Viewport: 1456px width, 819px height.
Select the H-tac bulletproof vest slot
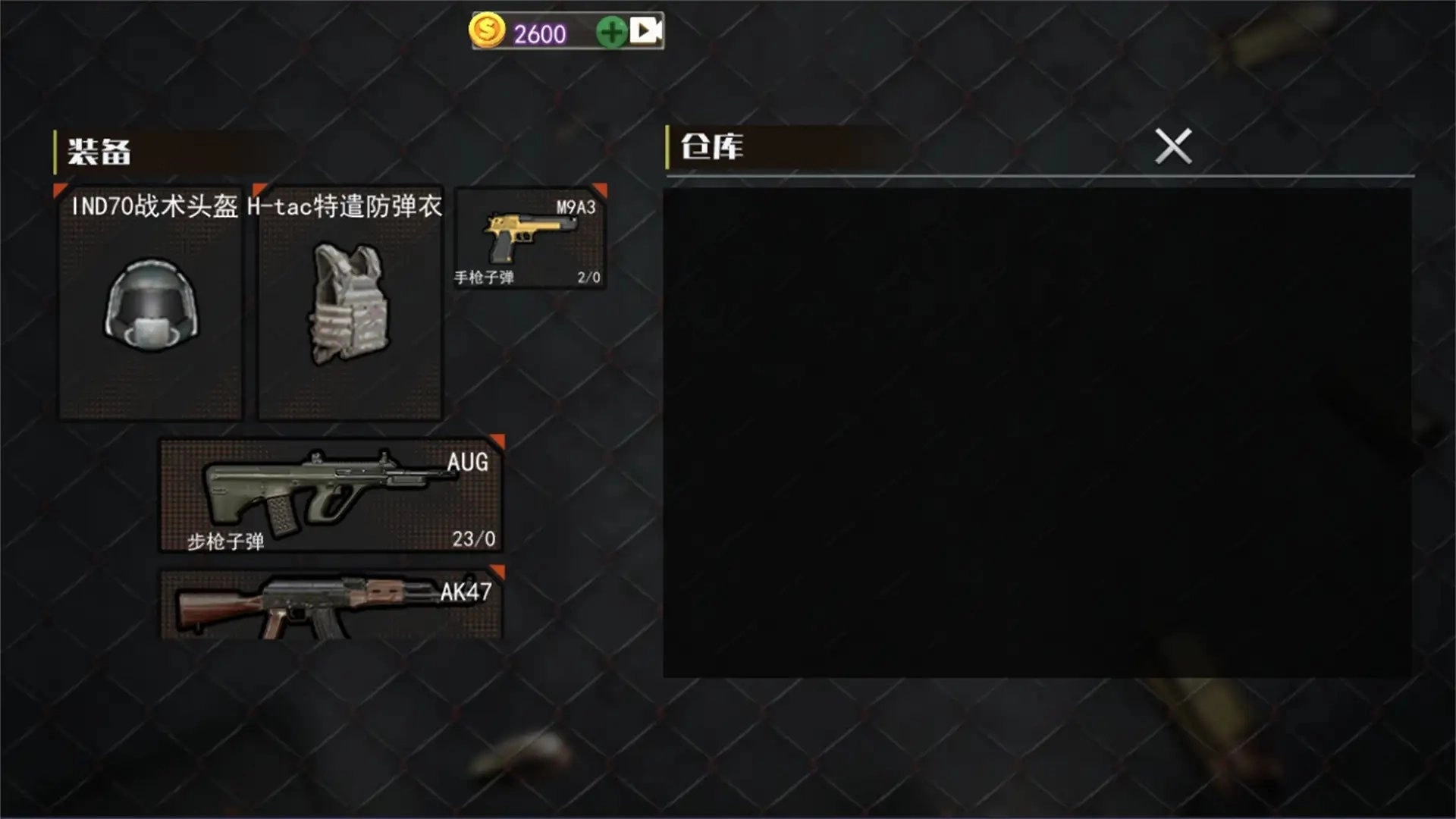click(350, 303)
